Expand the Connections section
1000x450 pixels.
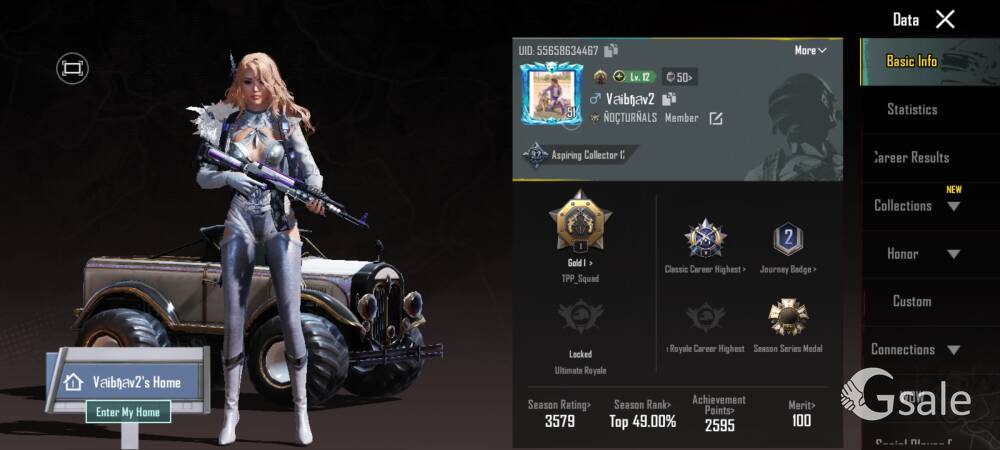pos(916,349)
